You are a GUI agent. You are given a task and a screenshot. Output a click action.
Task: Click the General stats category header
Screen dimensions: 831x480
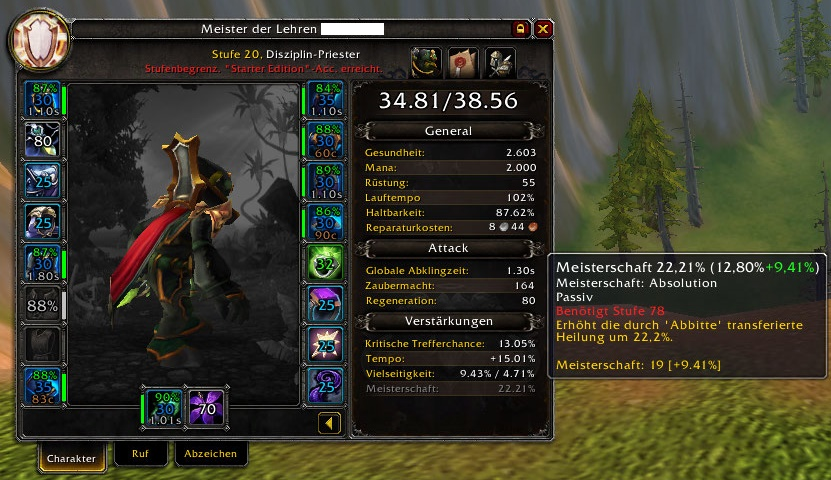point(447,131)
